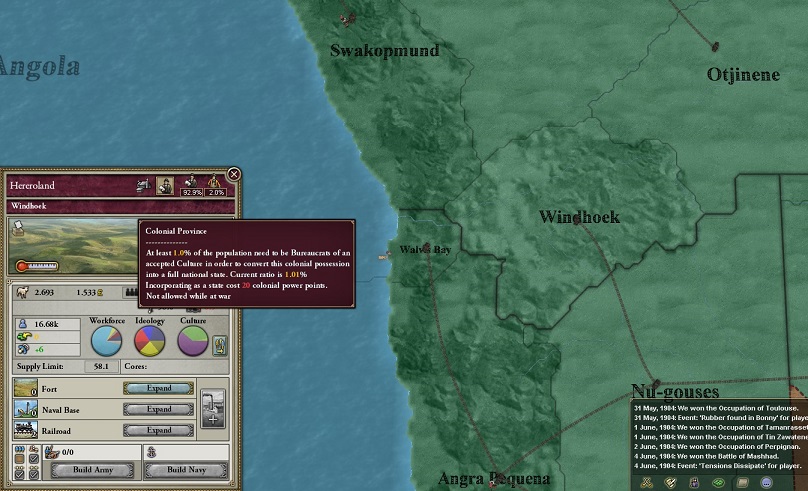Click the Tensions Dissipate event log entry
Viewport: 808px width, 491px height.
click(x=720, y=465)
